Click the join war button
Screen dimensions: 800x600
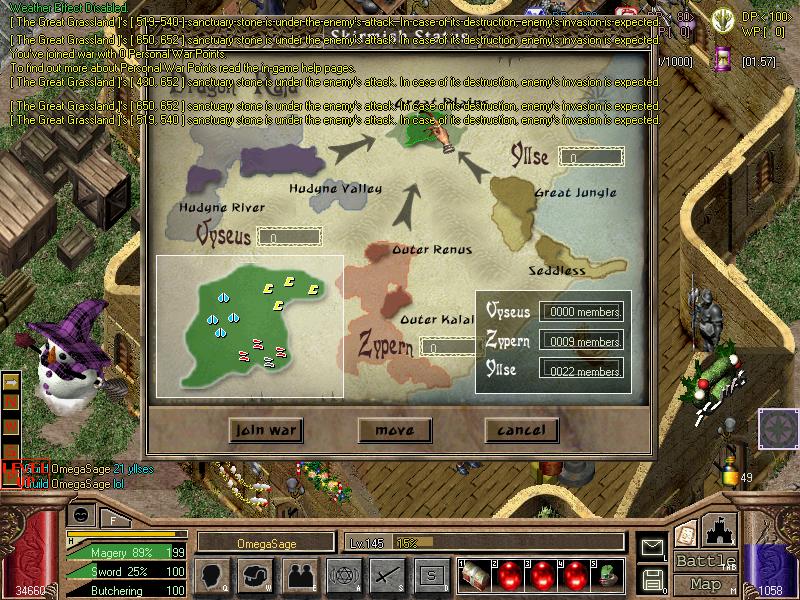tap(265, 430)
